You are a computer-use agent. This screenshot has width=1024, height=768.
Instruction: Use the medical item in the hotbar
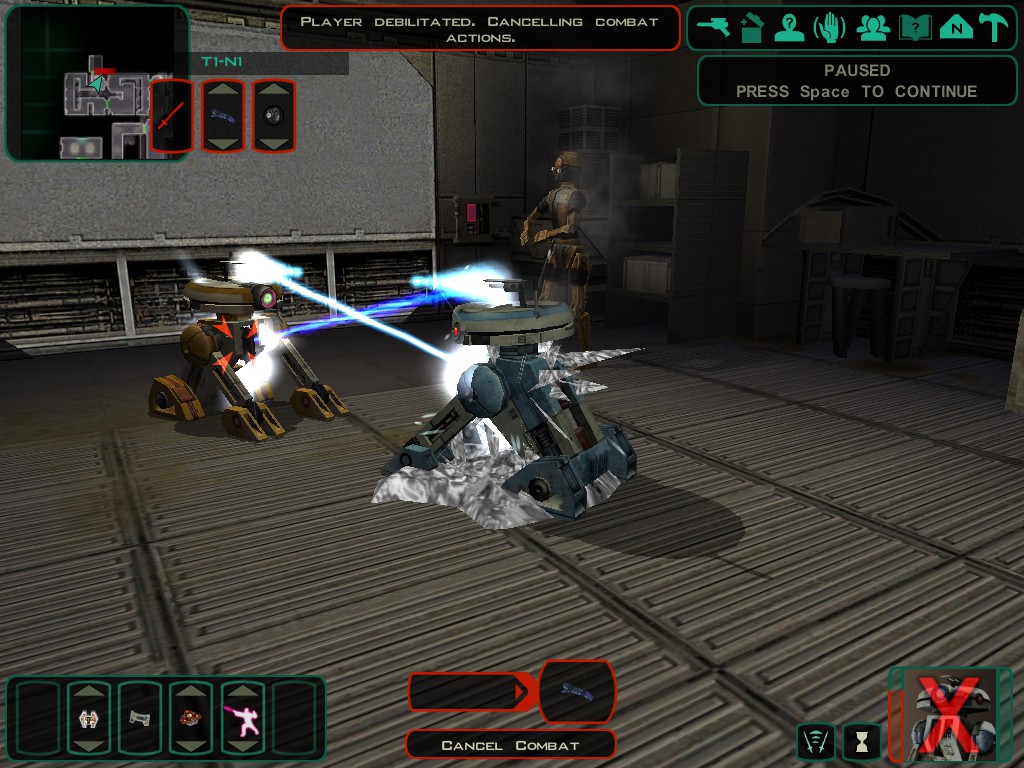(x=87, y=718)
